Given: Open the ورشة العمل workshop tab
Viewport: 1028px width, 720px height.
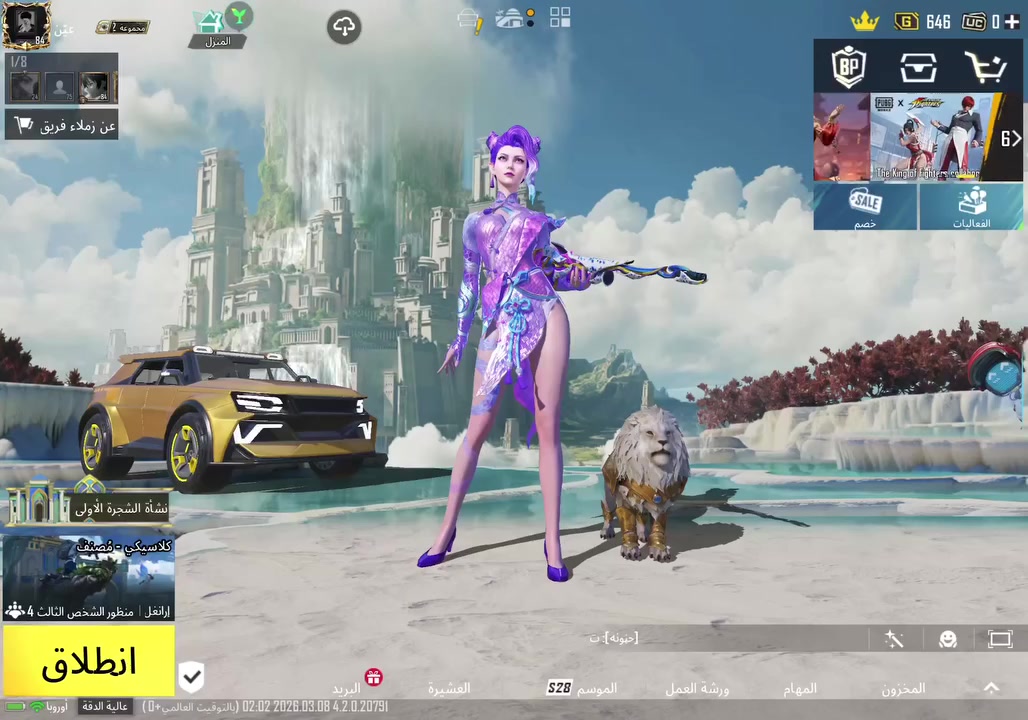Looking at the screenshot, I should (697, 688).
